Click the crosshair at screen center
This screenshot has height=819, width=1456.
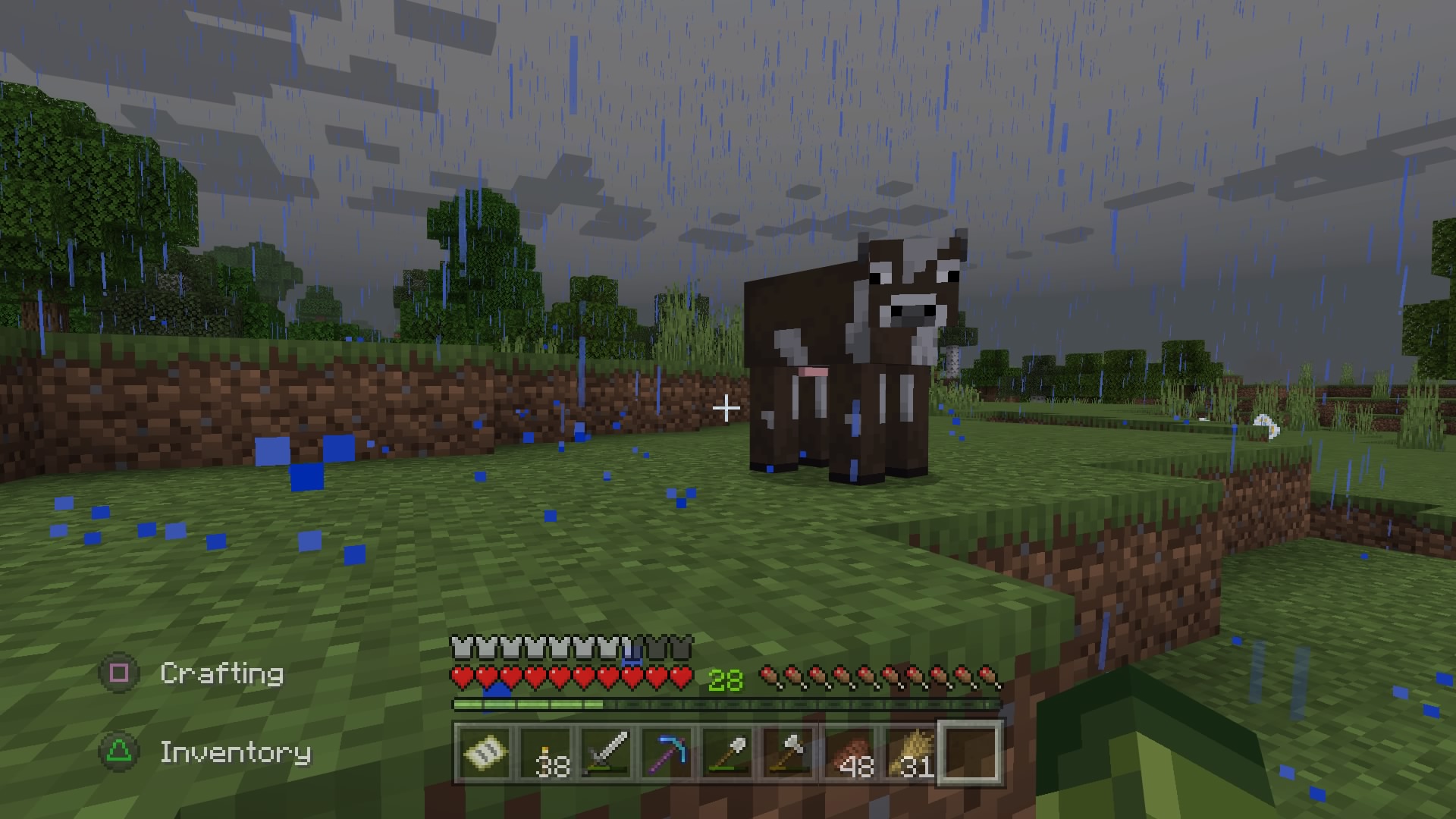727,409
